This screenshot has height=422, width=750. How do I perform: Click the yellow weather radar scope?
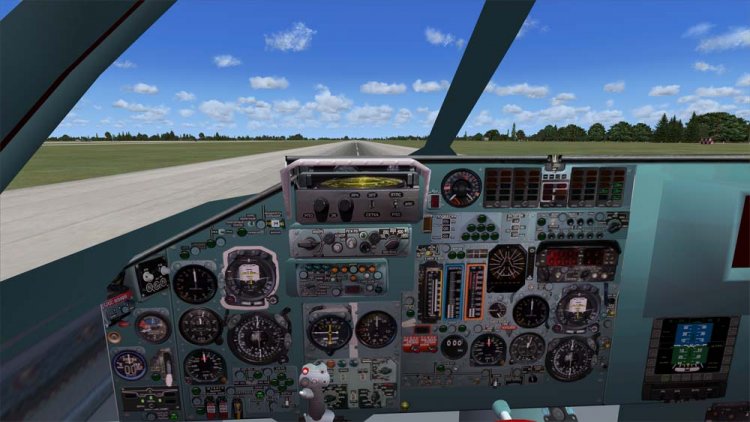[355, 181]
